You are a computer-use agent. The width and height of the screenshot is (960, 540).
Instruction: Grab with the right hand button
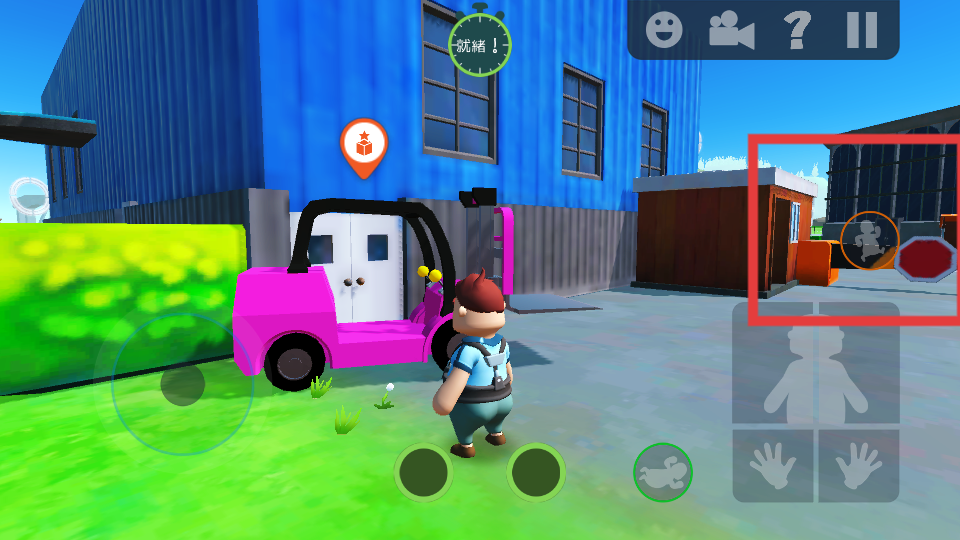858,465
